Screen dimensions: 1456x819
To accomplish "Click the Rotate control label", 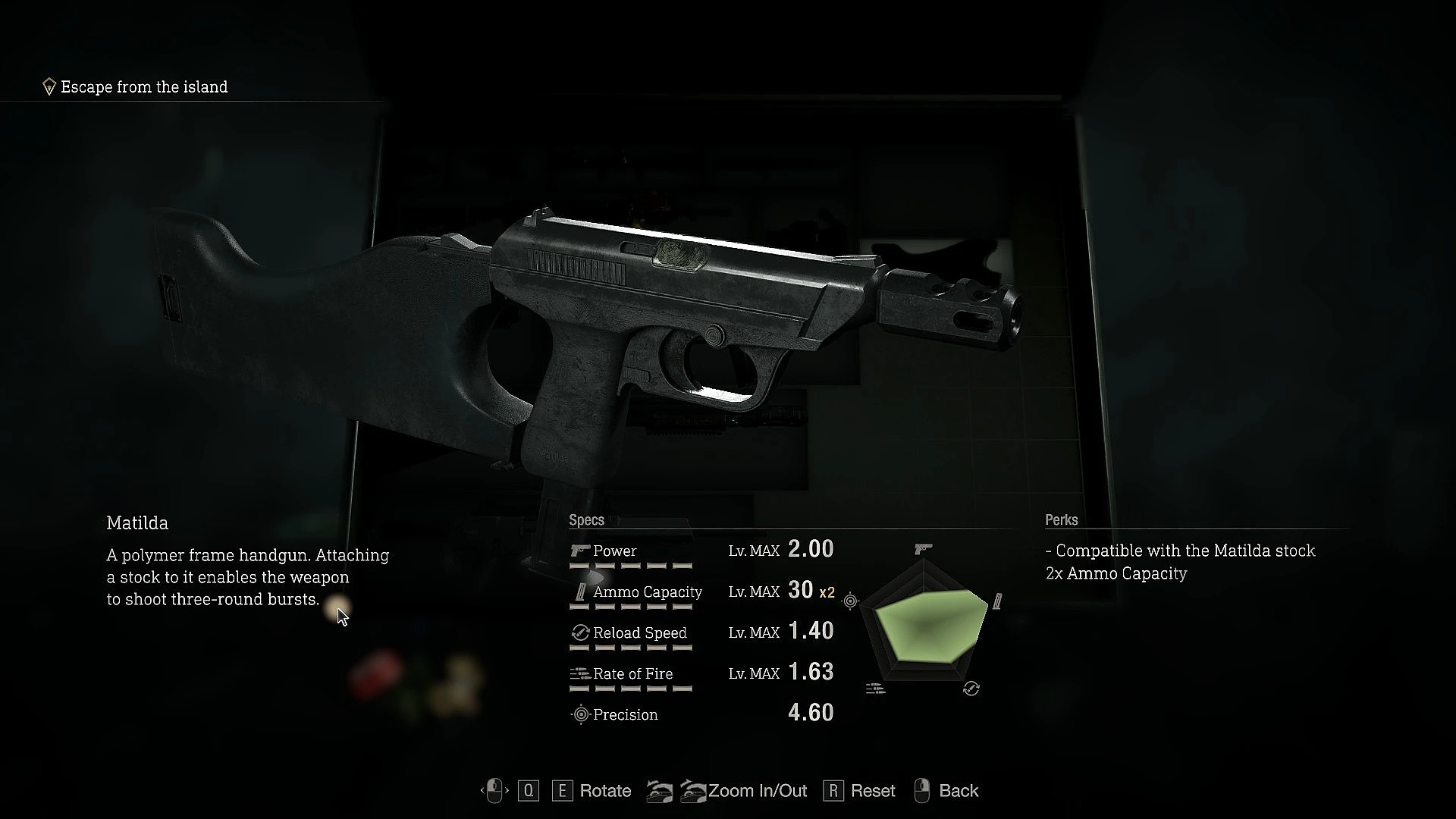I will point(604,791).
